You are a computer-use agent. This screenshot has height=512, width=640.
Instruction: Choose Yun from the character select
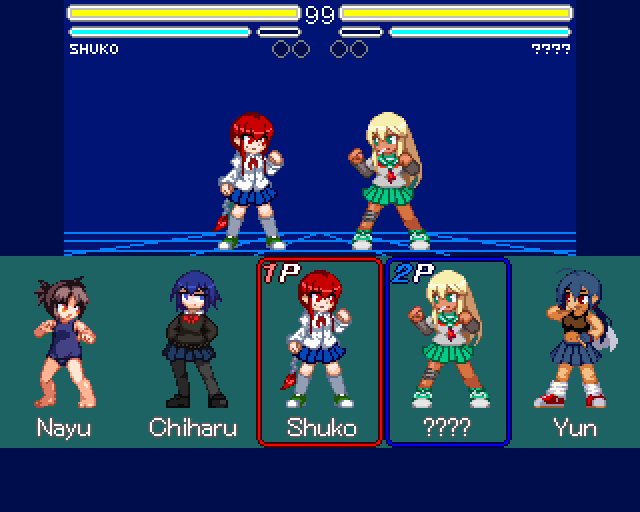point(575,352)
